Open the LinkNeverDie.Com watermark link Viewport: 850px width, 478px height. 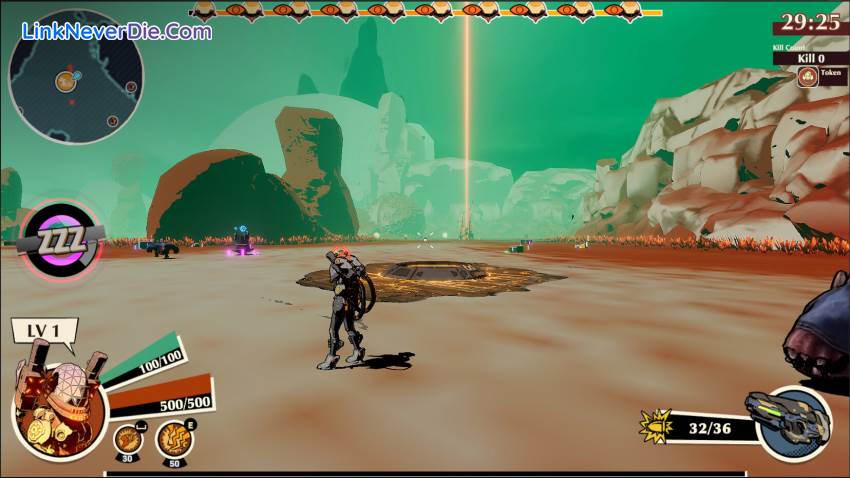116,31
